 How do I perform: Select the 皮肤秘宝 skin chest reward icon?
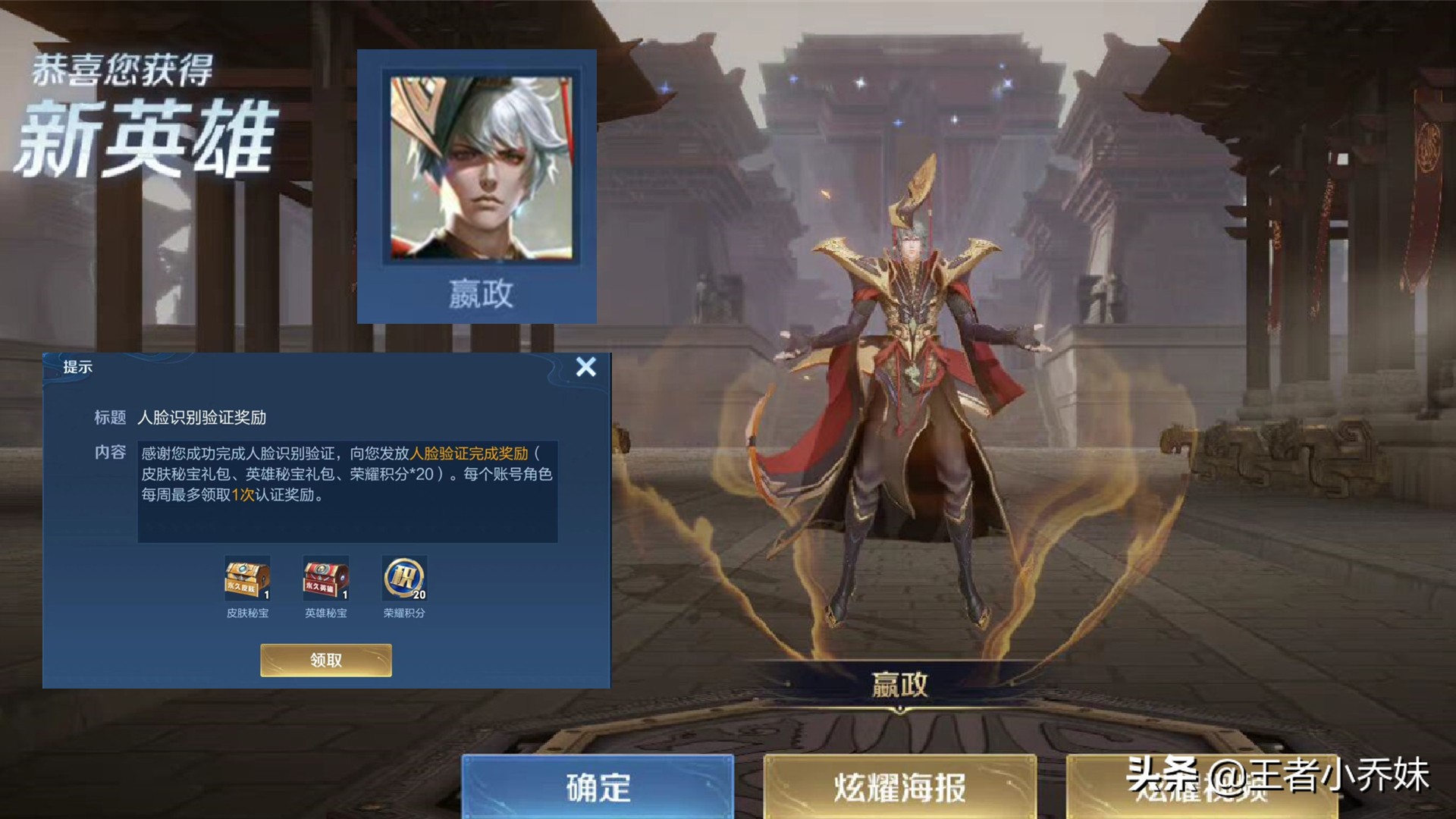click(247, 579)
